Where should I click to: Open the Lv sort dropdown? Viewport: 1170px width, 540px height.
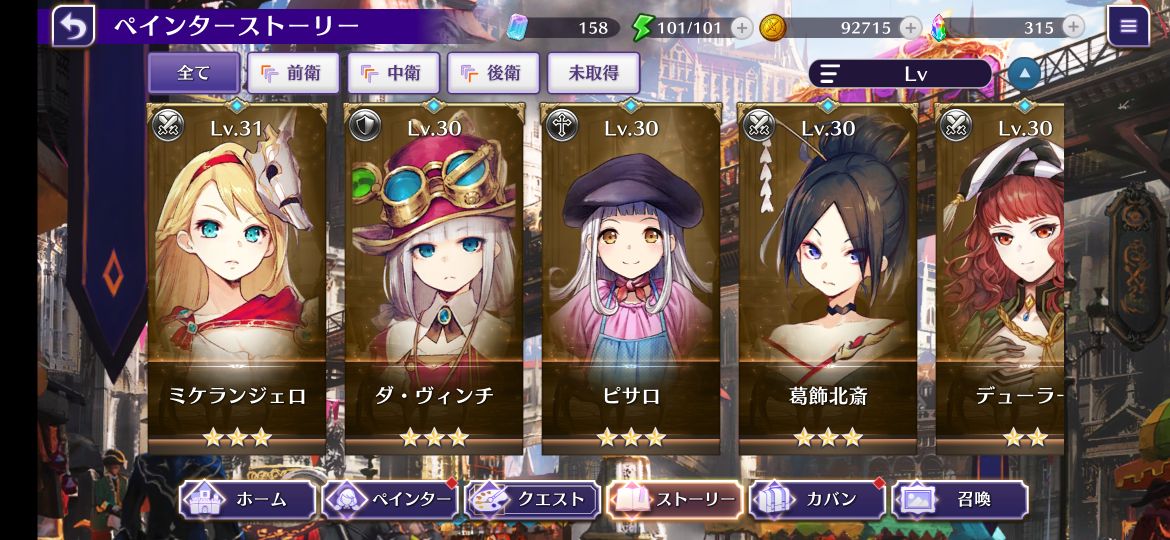[900, 73]
